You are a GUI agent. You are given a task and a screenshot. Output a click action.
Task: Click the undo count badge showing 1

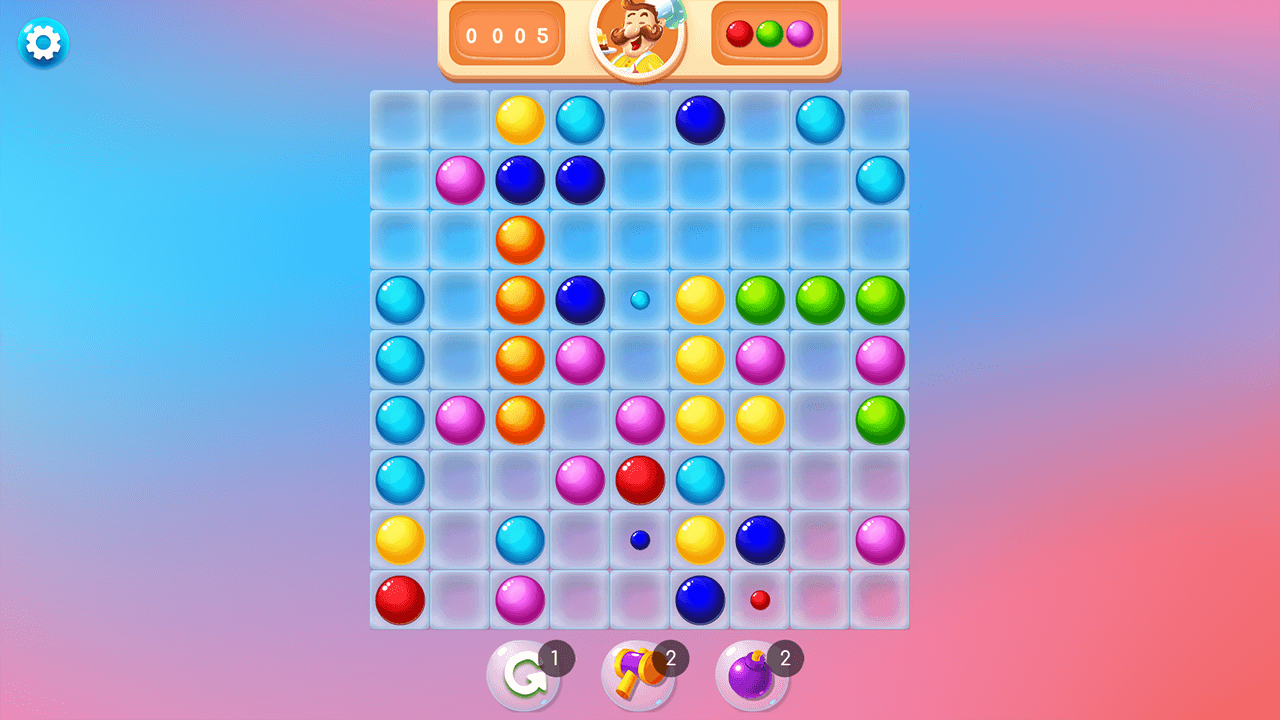tap(556, 658)
